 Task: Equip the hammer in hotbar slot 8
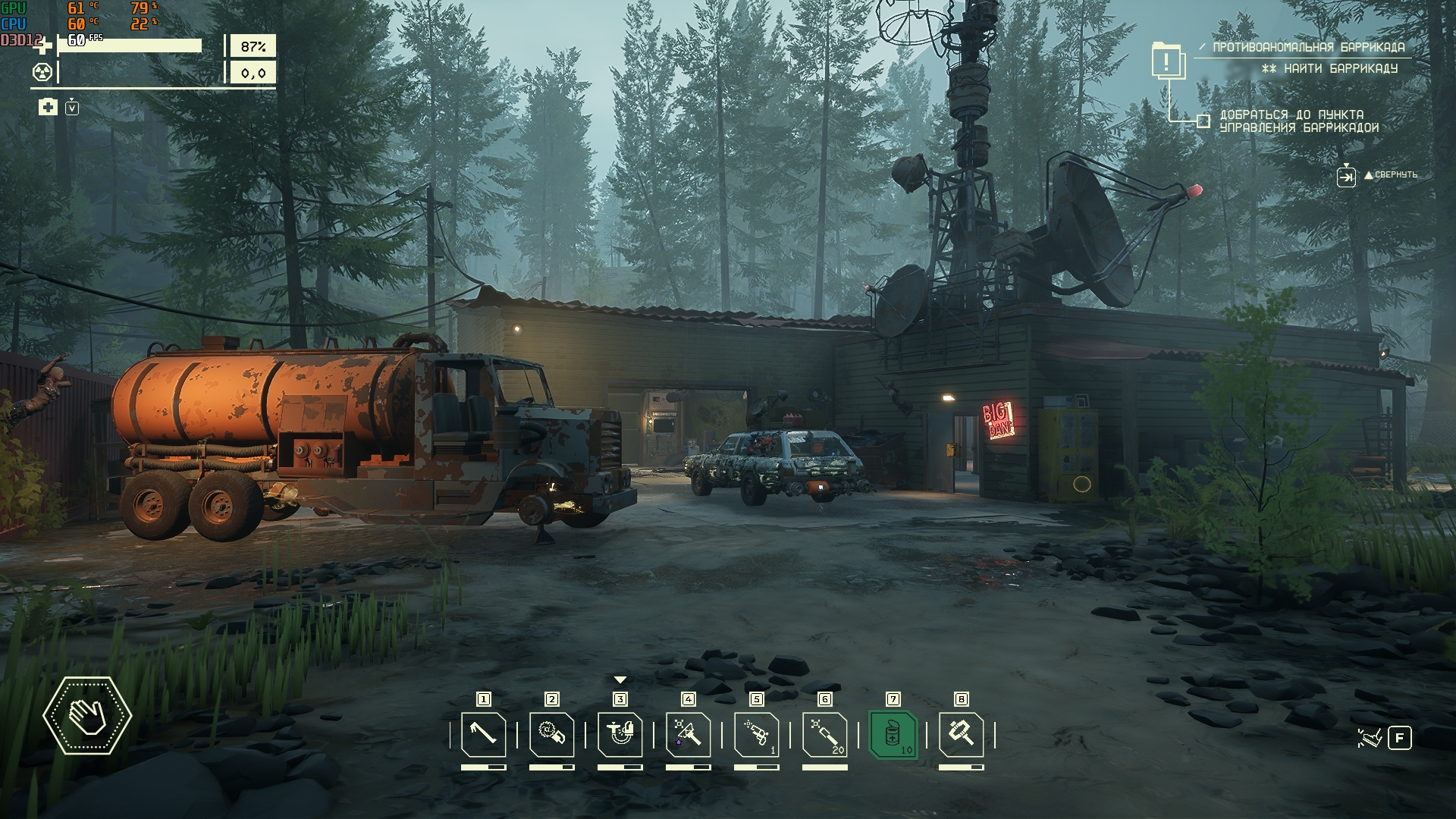(x=962, y=734)
